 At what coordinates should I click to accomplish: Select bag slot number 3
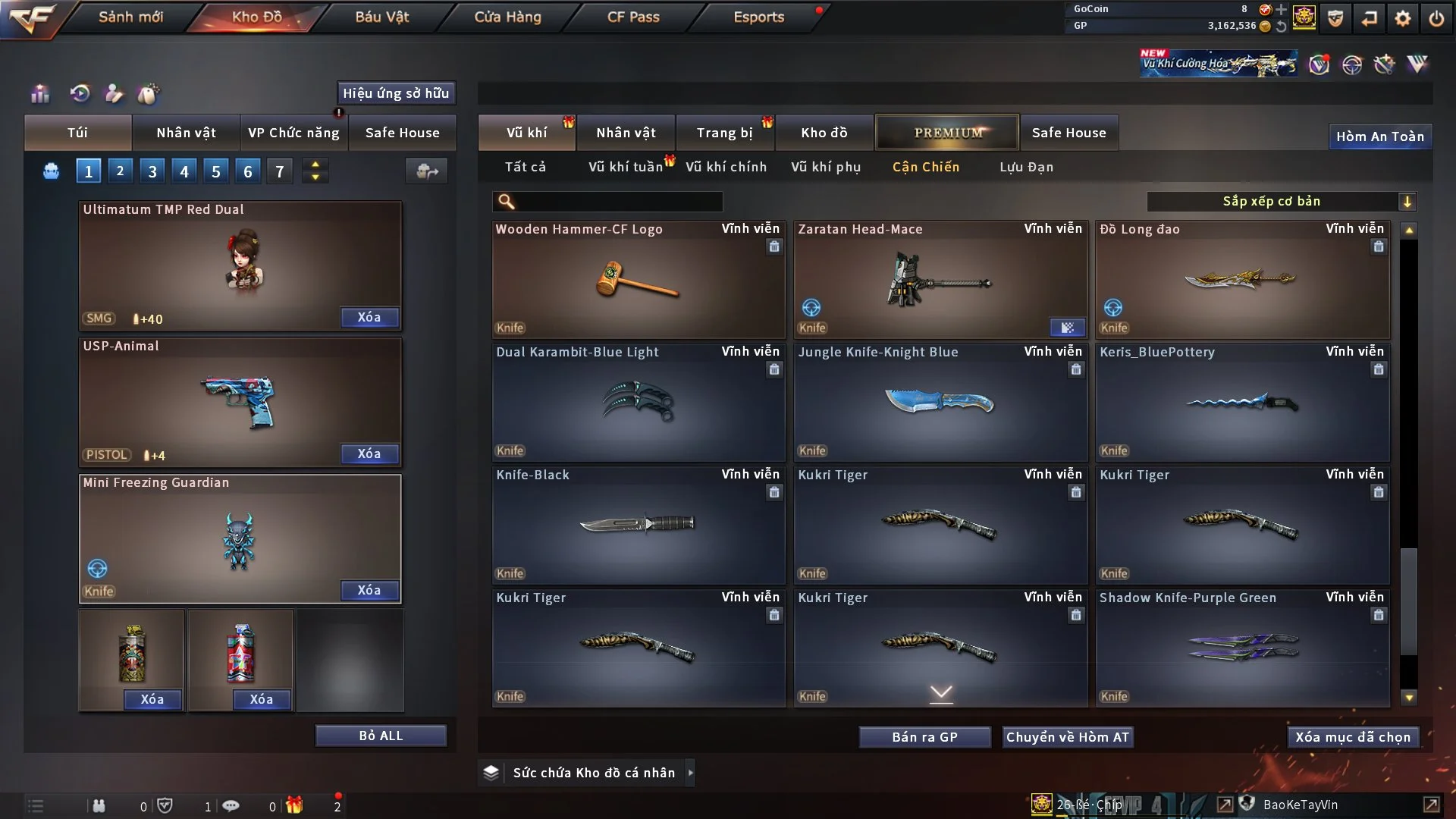tap(152, 171)
